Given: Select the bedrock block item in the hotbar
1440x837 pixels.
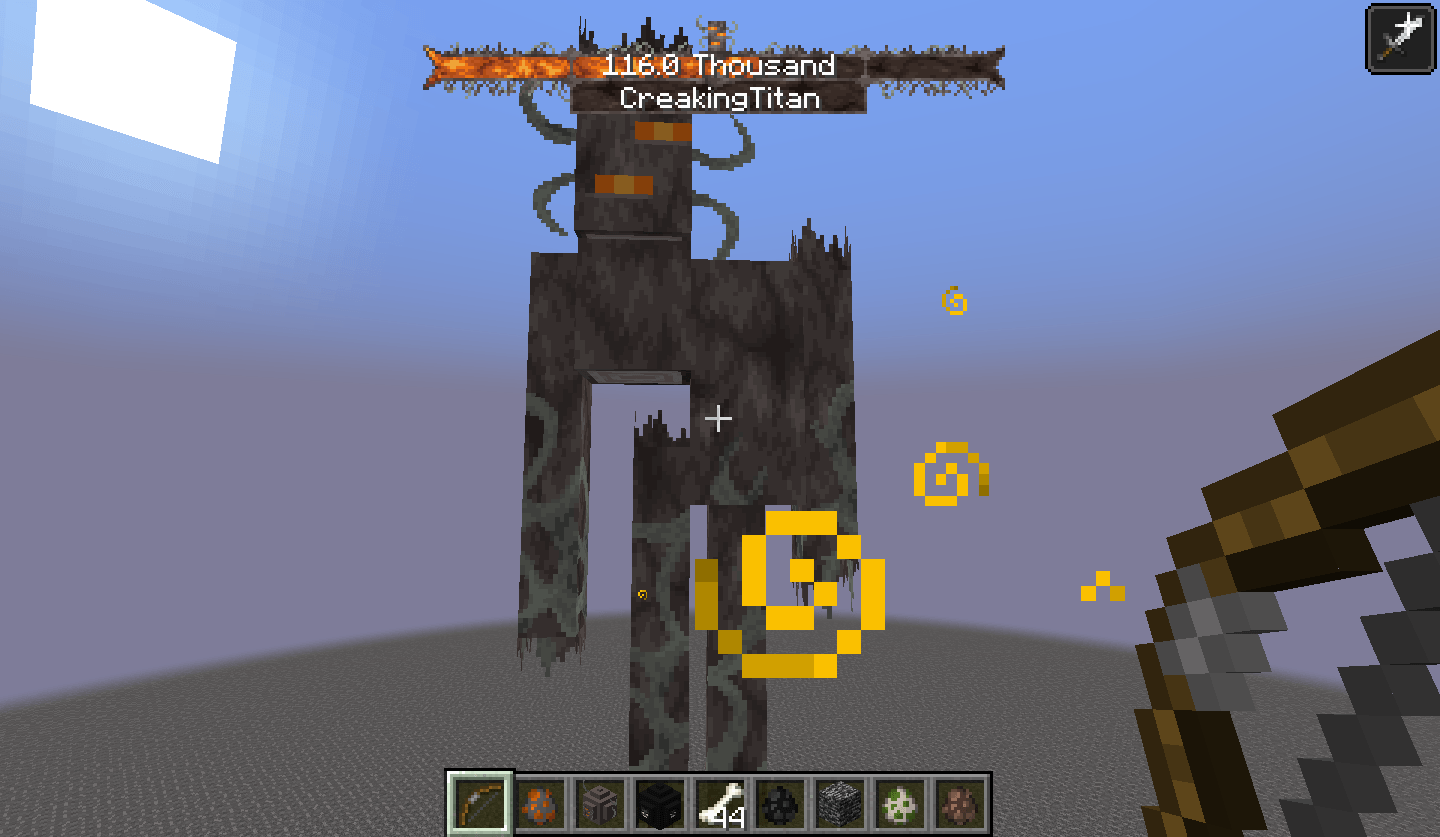Looking at the screenshot, I should click(x=841, y=810).
